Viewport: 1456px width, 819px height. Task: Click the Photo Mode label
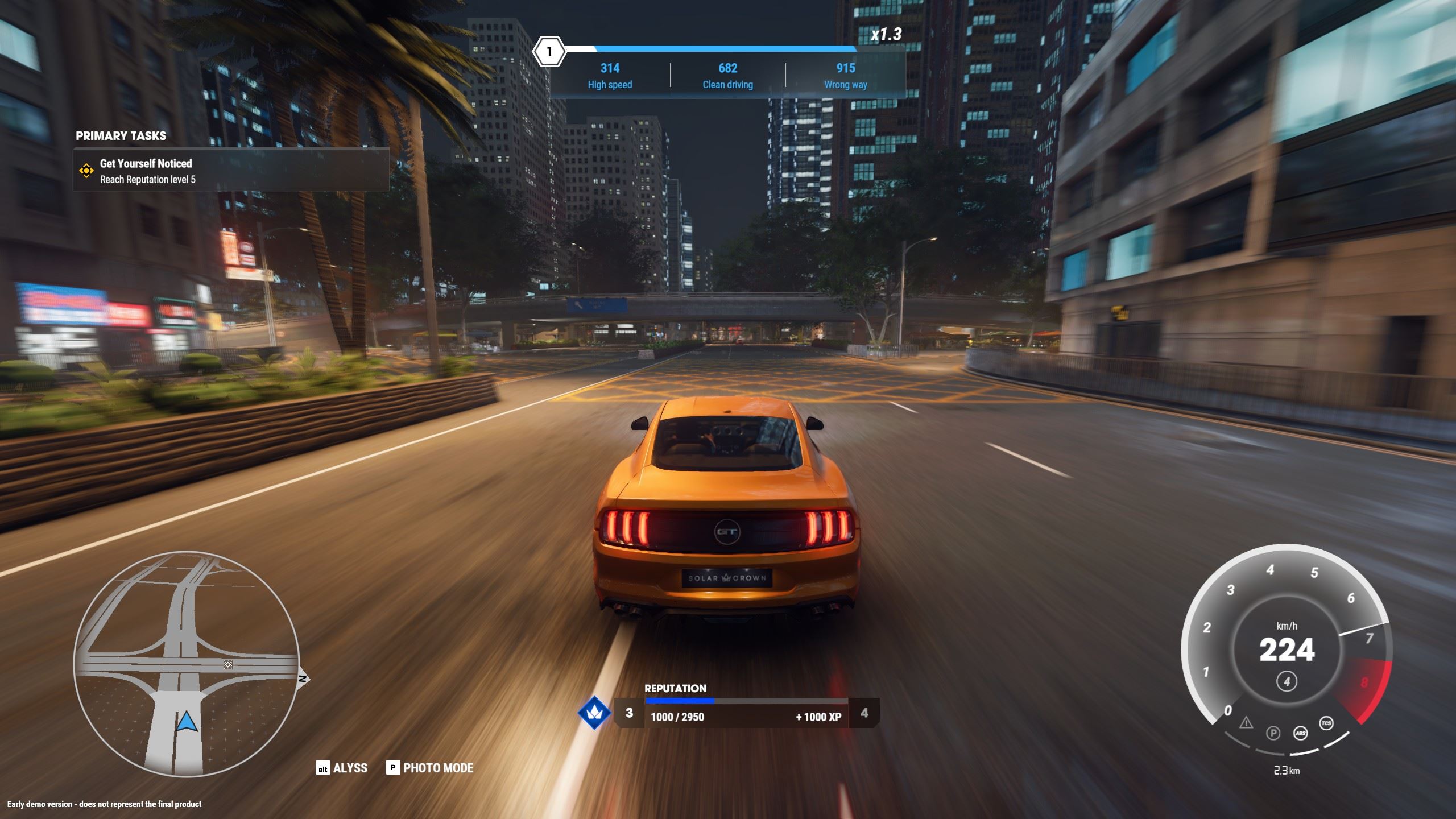click(438, 768)
